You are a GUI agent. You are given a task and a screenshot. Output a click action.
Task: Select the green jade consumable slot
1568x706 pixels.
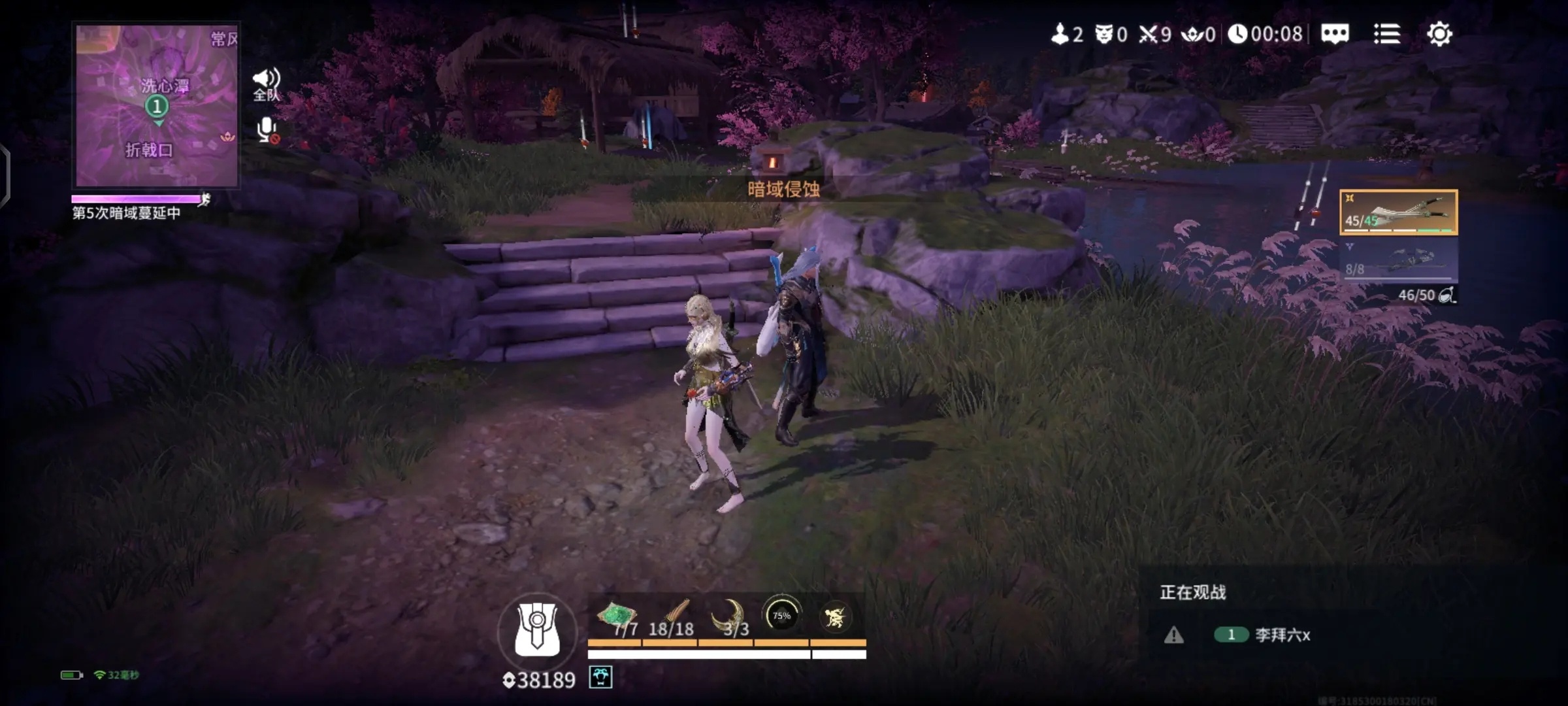pyautogui.click(x=616, y=619)
